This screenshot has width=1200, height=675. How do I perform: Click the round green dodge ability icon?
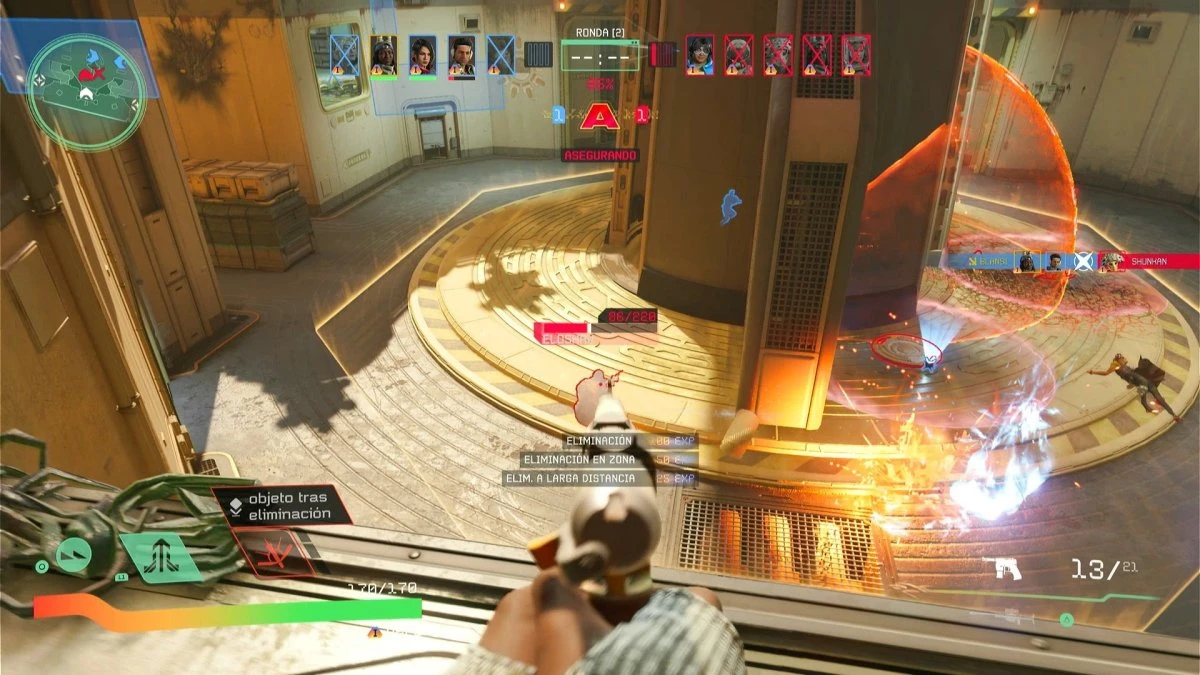[73, 555]
